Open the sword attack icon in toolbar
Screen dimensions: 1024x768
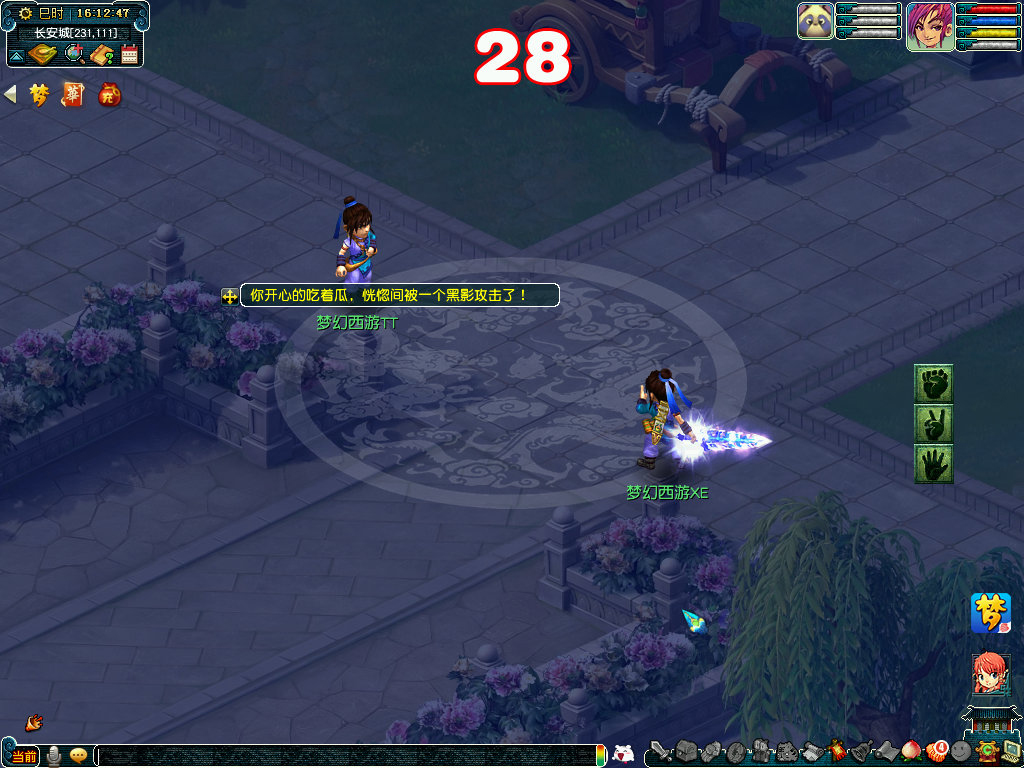pos(660,751)
